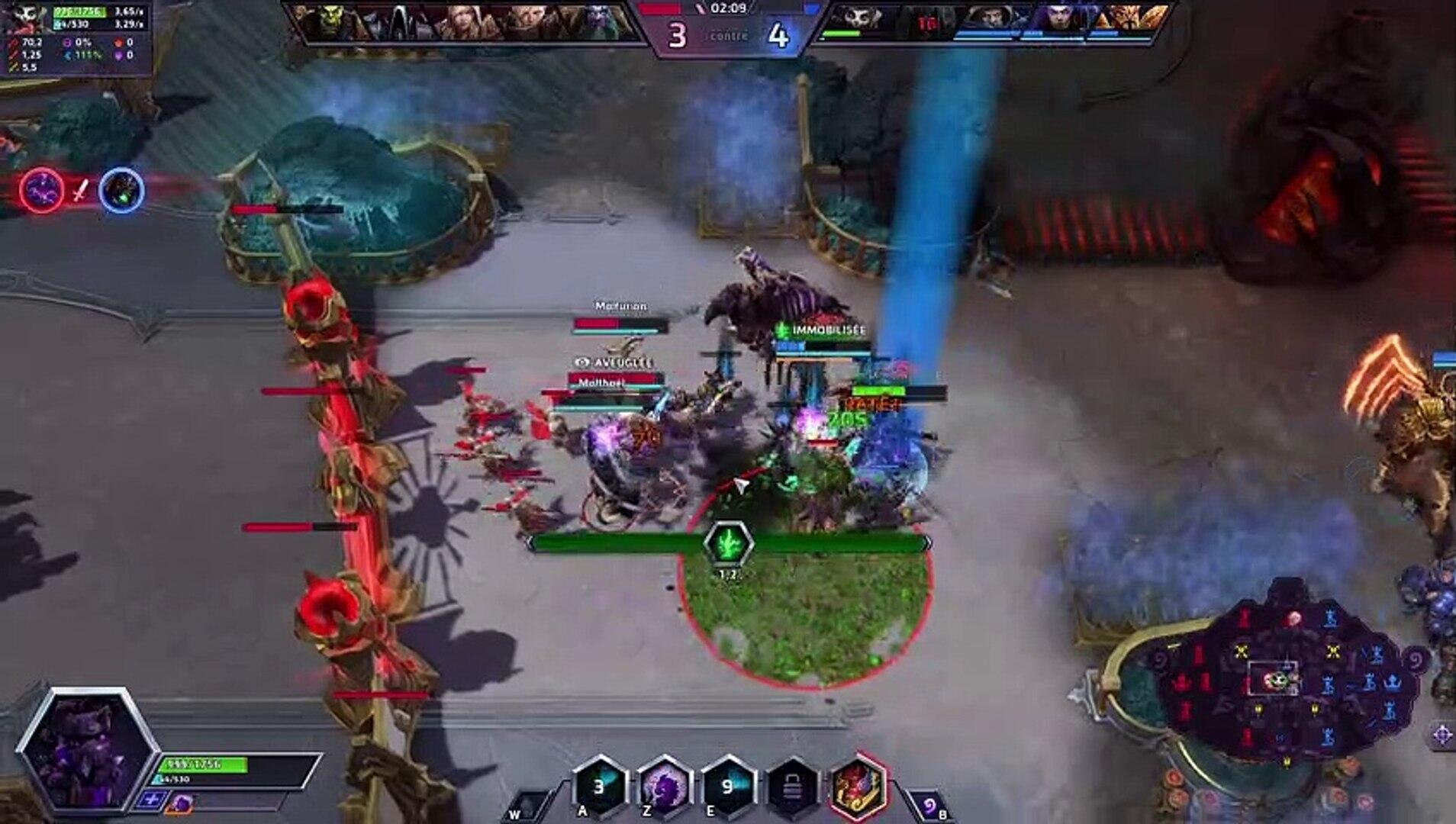The image size is (1456, 824).
Task: Select the locked heroic ability slot
Action: tap(793, 787)
